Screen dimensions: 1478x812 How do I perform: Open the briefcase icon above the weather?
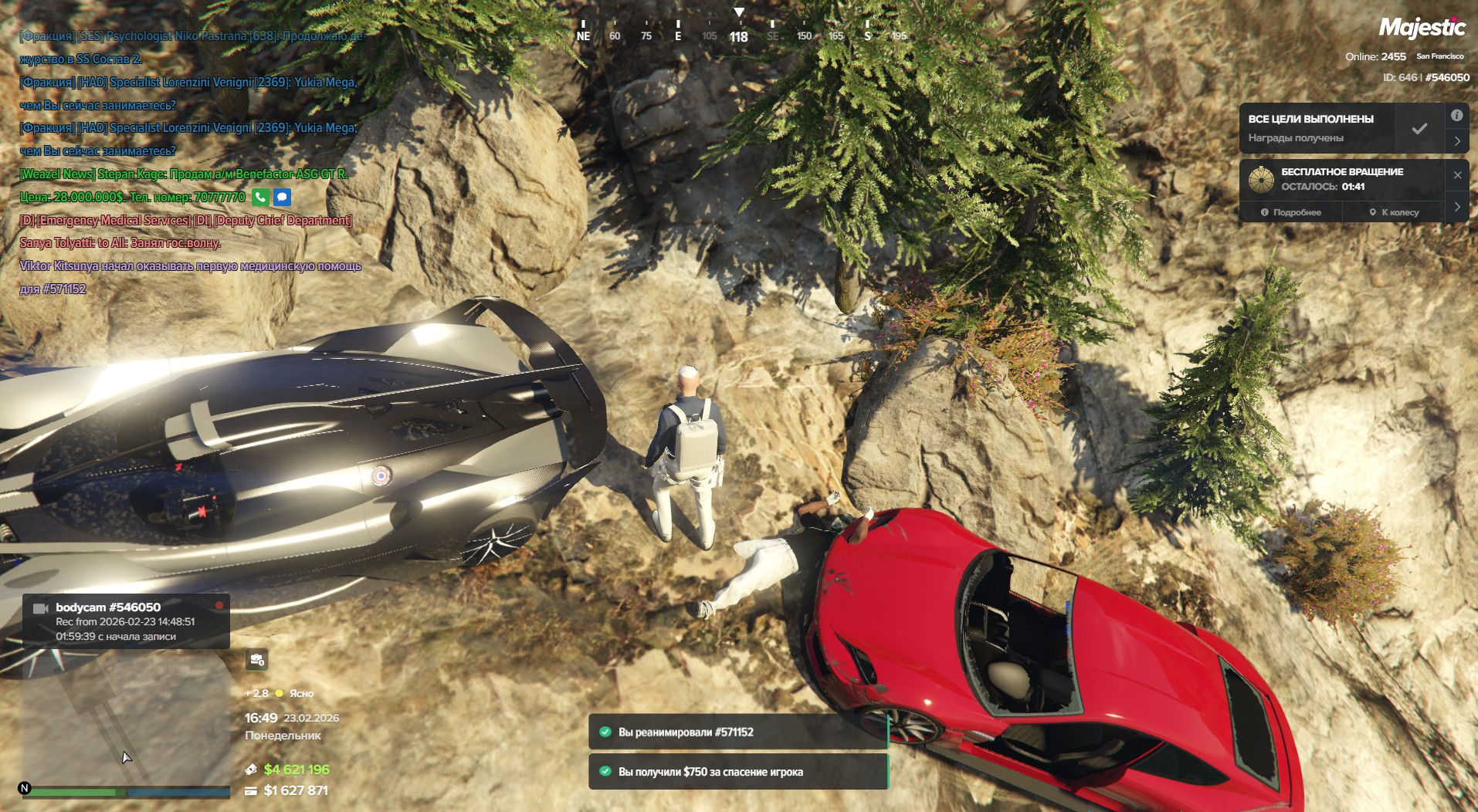point(257,660)
